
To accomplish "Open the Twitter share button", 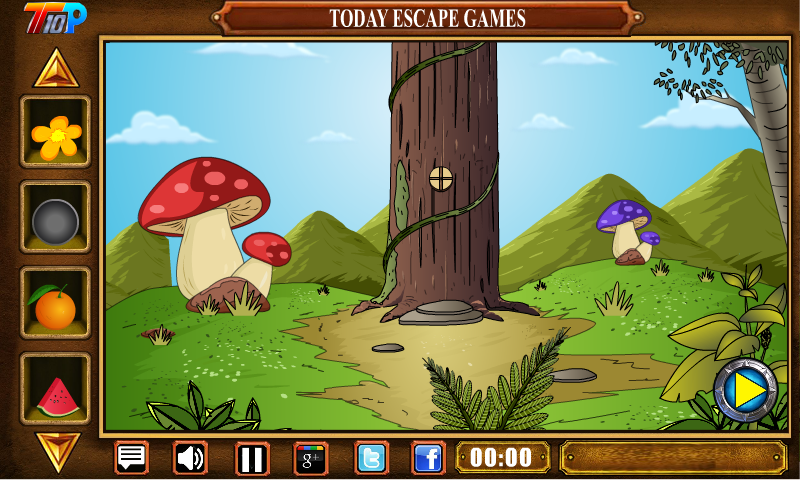I will coord(372,459).
